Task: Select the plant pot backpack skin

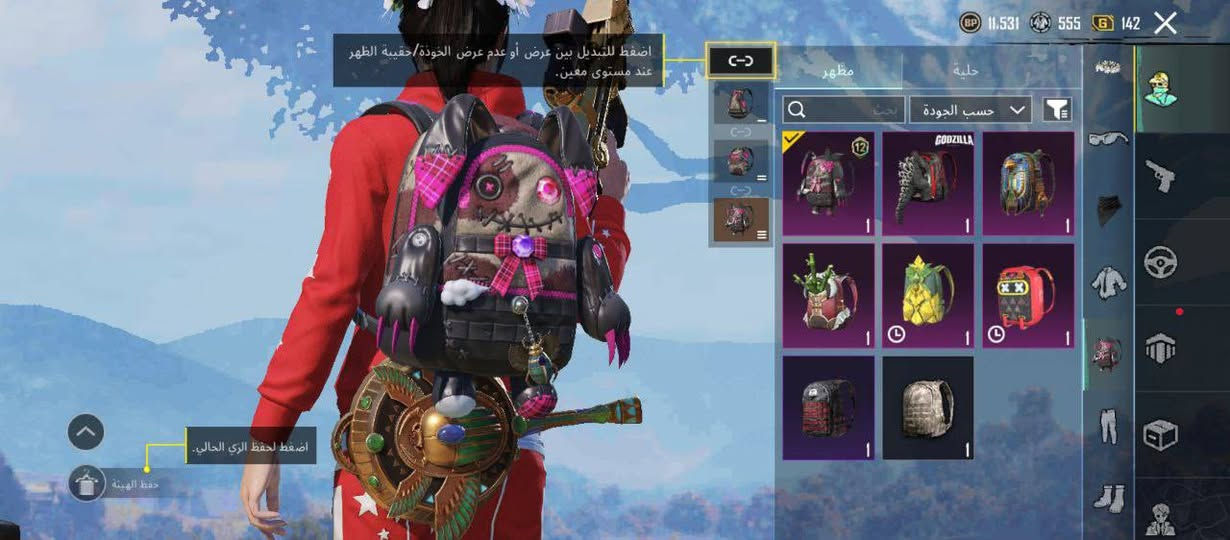Action: pyautogui.click(x=828, y=296)
